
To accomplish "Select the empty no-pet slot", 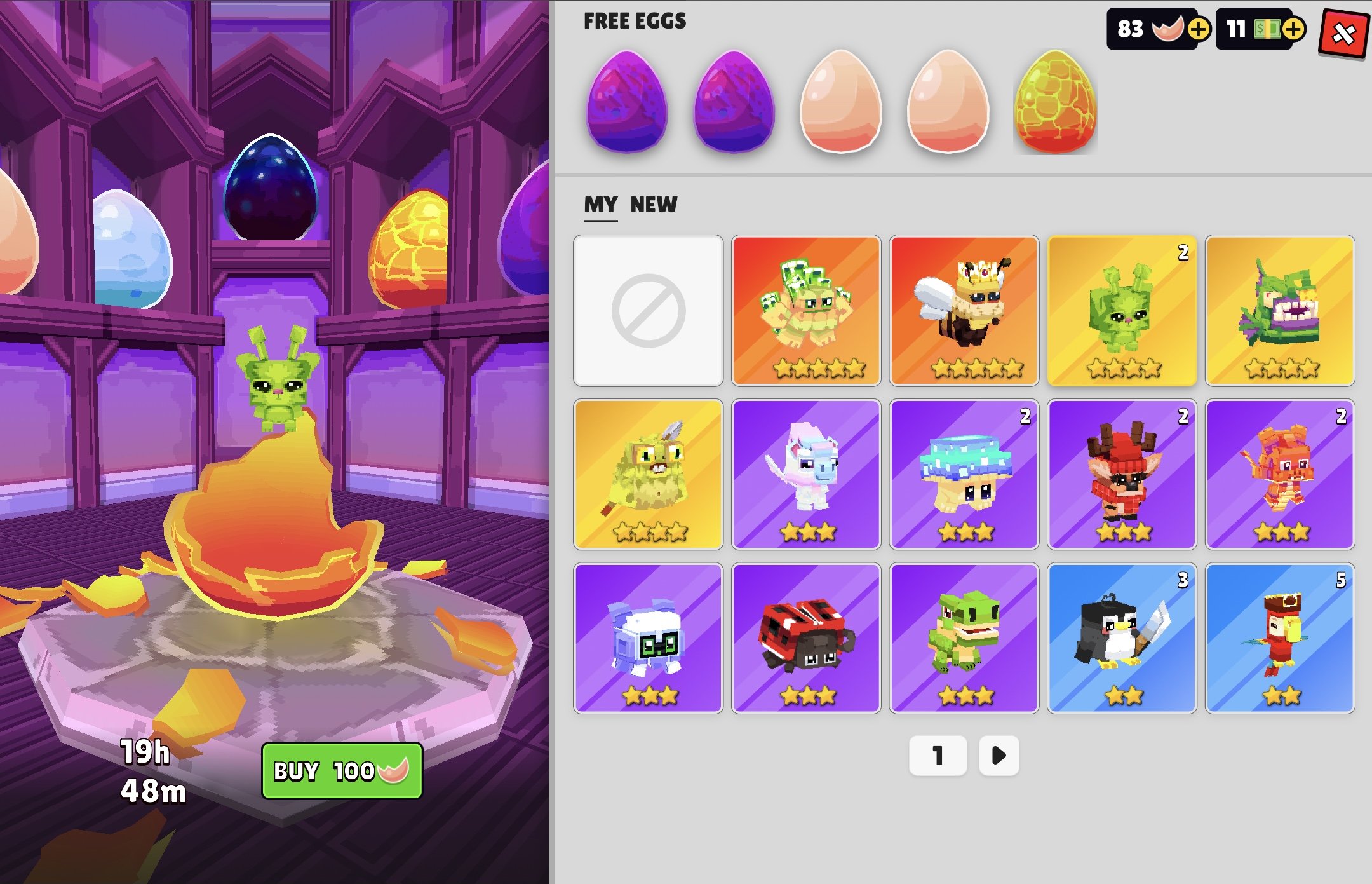I will coord(648,311).
